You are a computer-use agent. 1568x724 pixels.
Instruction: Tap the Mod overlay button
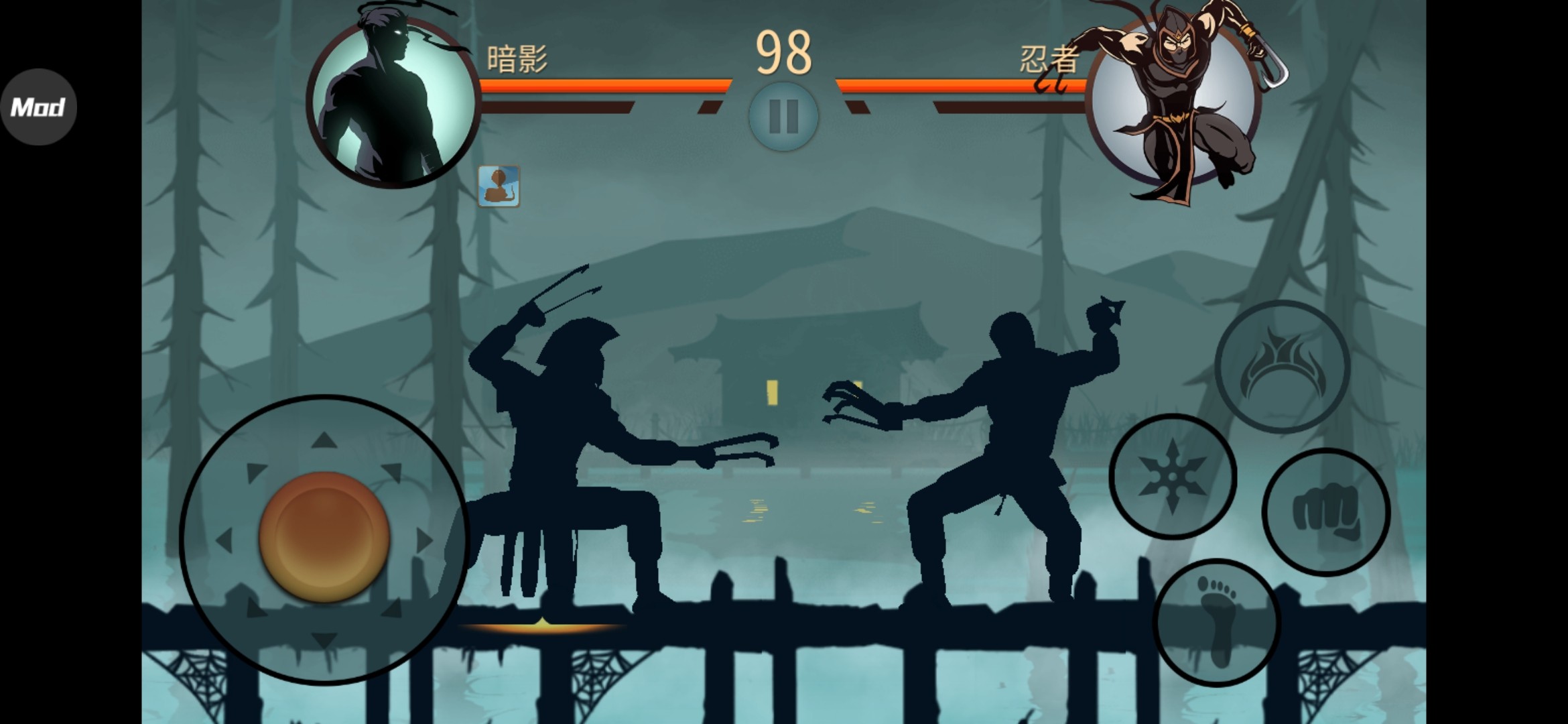[x=38, y=107]
